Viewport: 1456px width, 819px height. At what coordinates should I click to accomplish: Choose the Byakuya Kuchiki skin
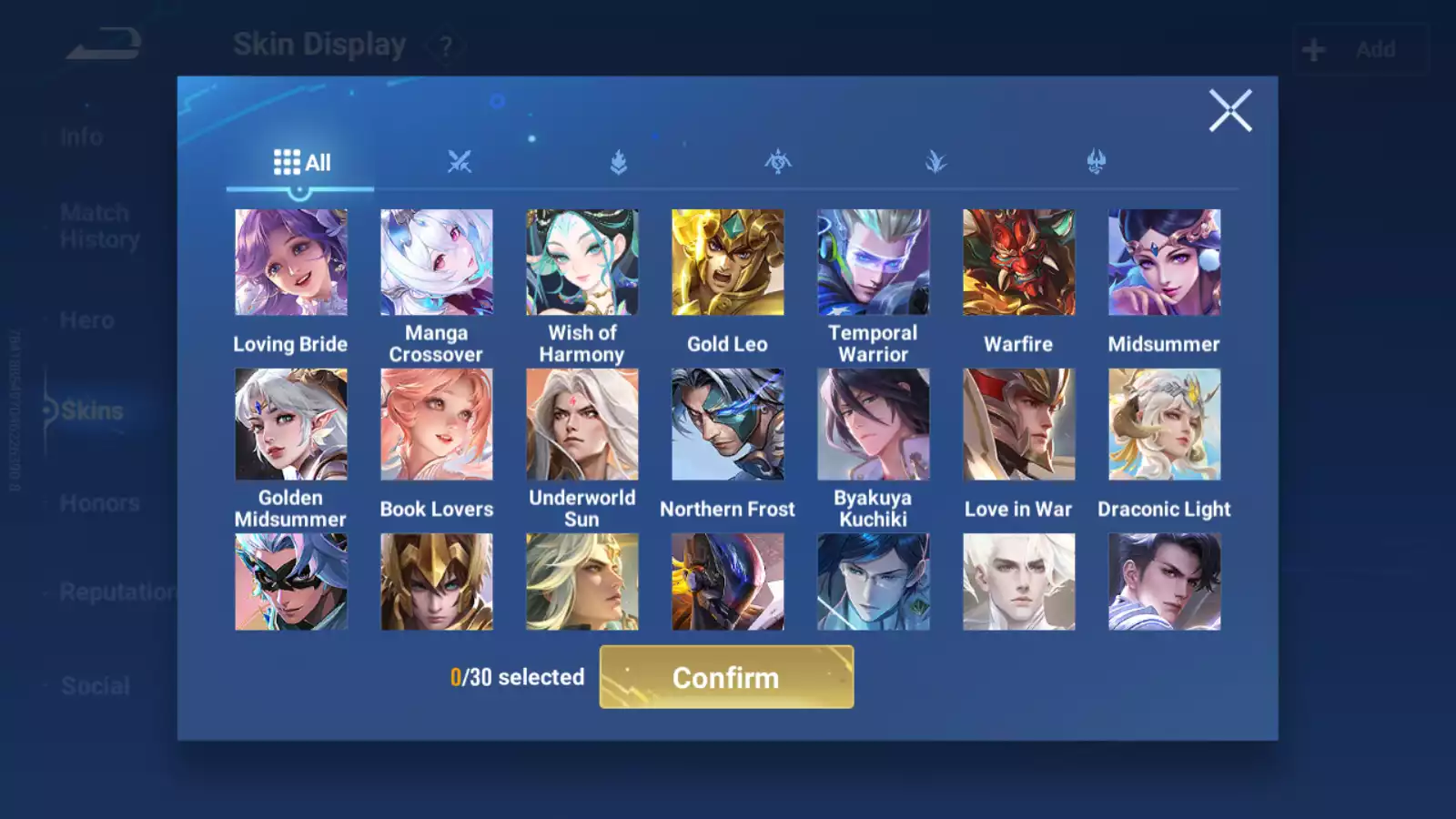[874, 424]
